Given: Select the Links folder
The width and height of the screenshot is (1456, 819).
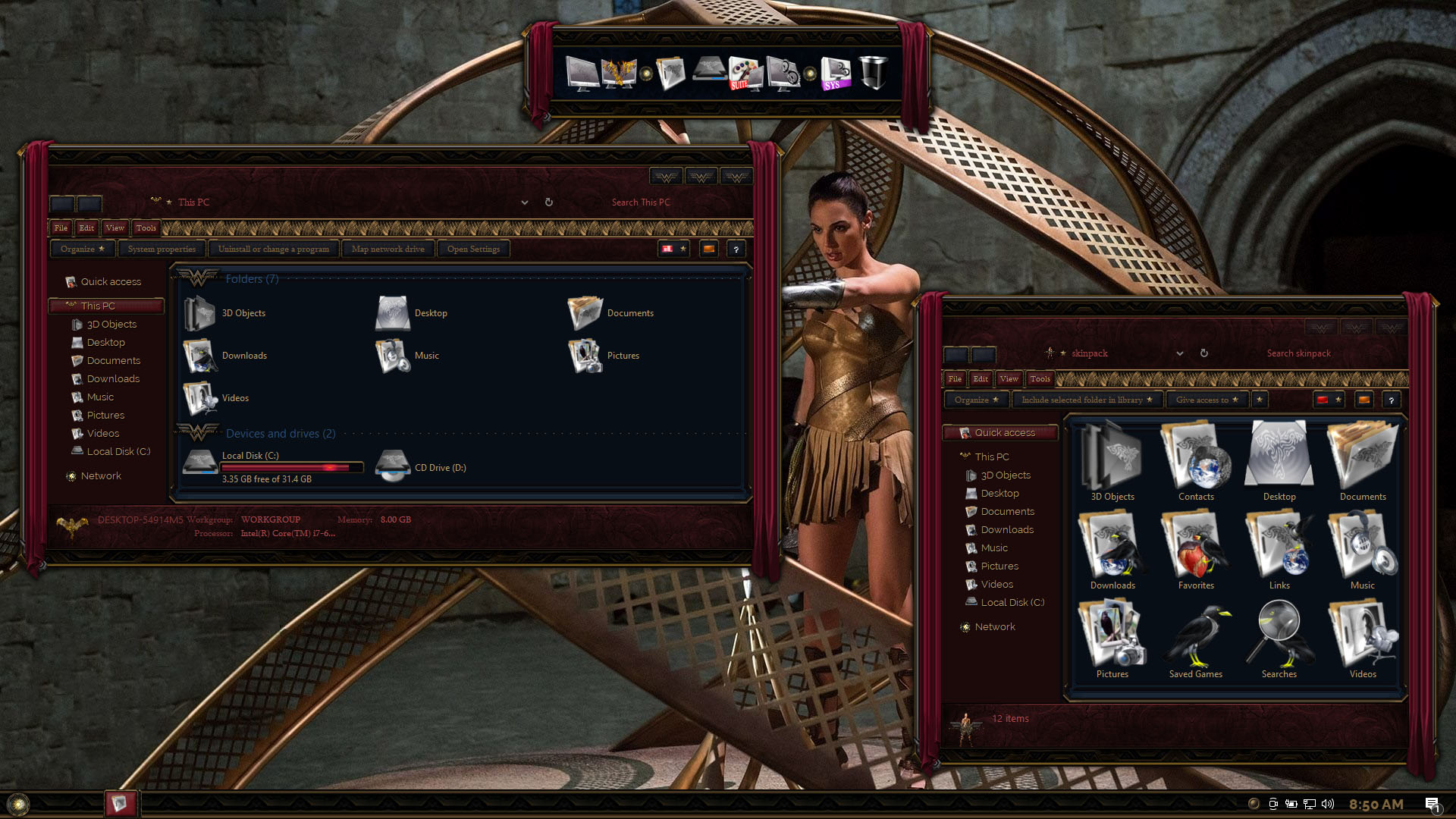Looking at the screenshot, I should pos(1279,551).
